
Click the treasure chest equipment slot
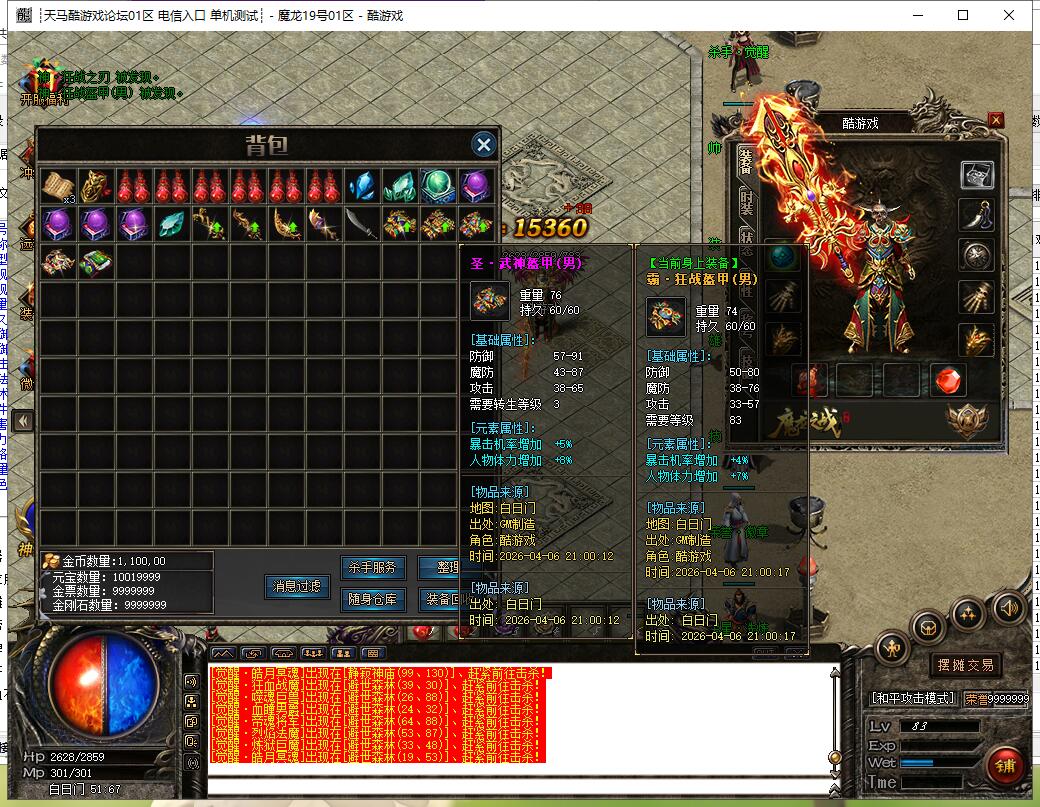coord(977,175)
